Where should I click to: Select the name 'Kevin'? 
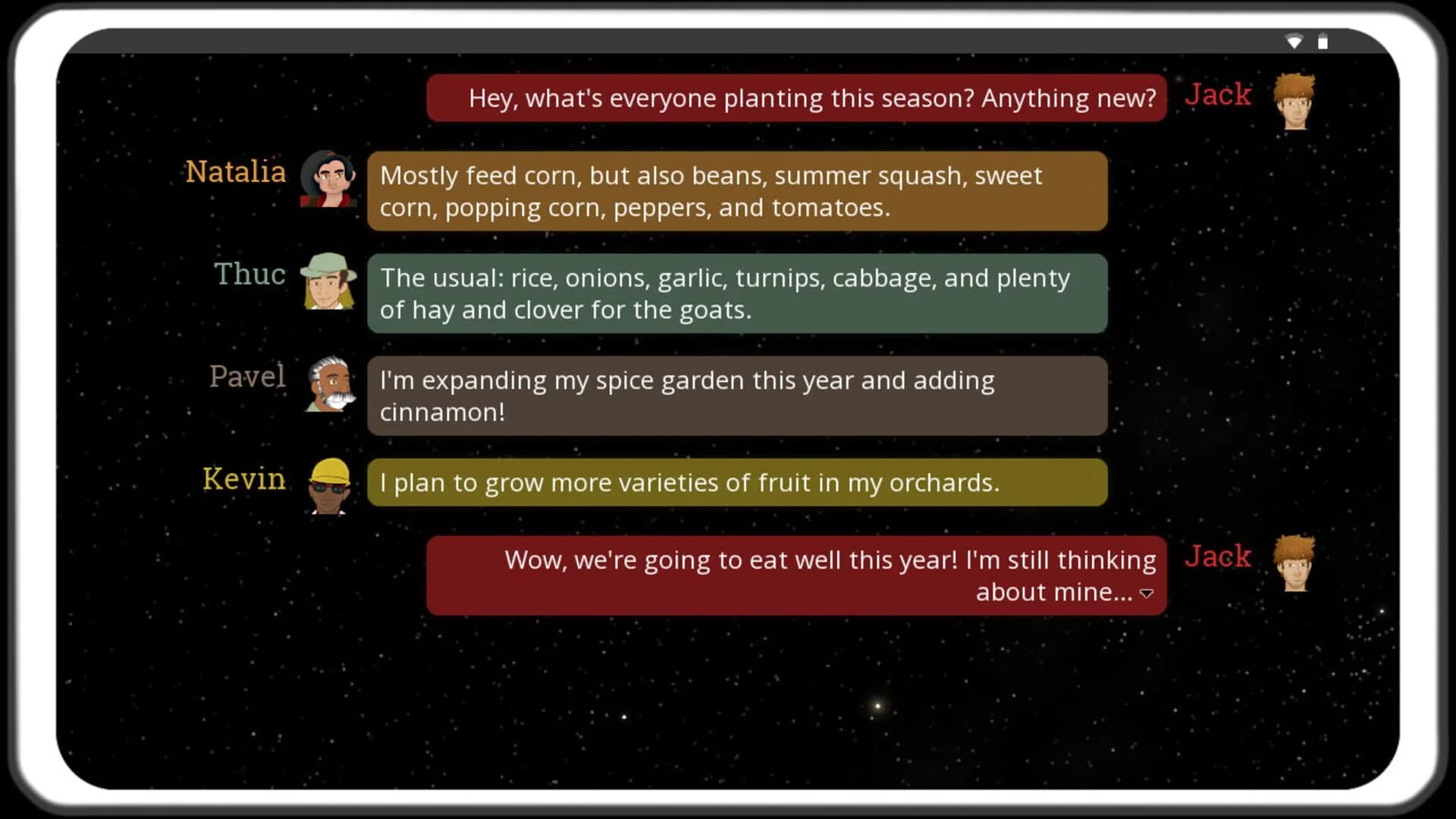pos(244,479)
